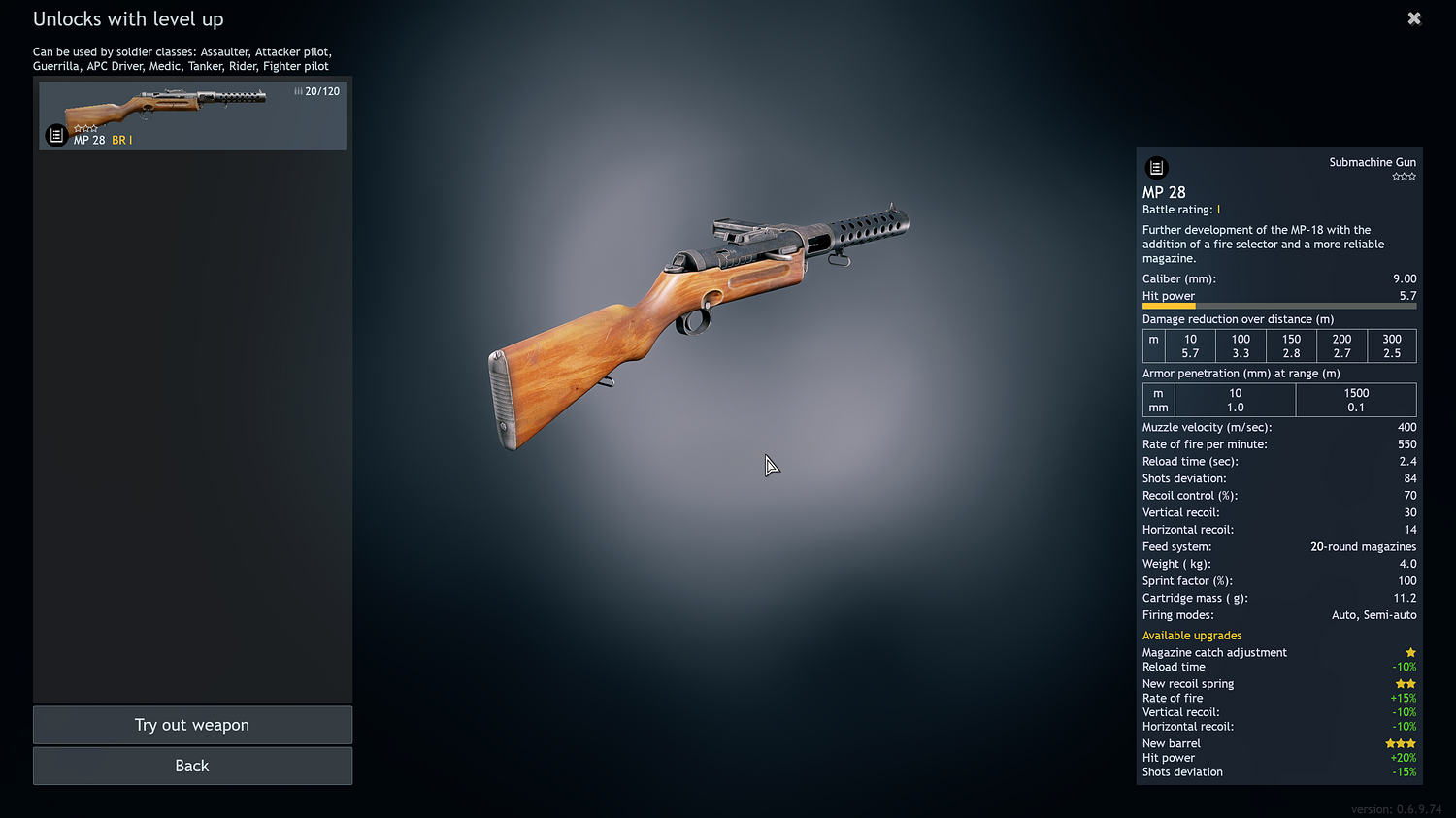Click the 300 m damage value cell
This screenshot has height=818, width=1456.
pos(1392,345)
